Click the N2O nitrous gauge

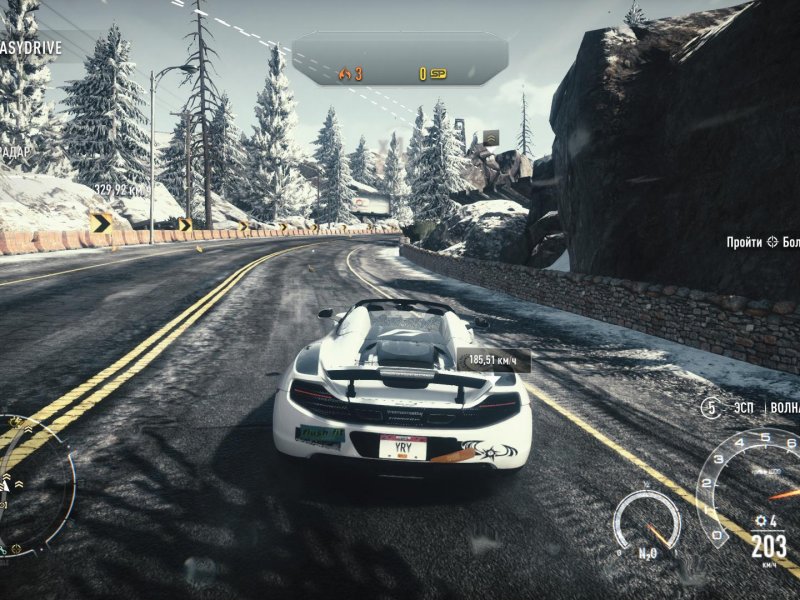coord(647,522)
